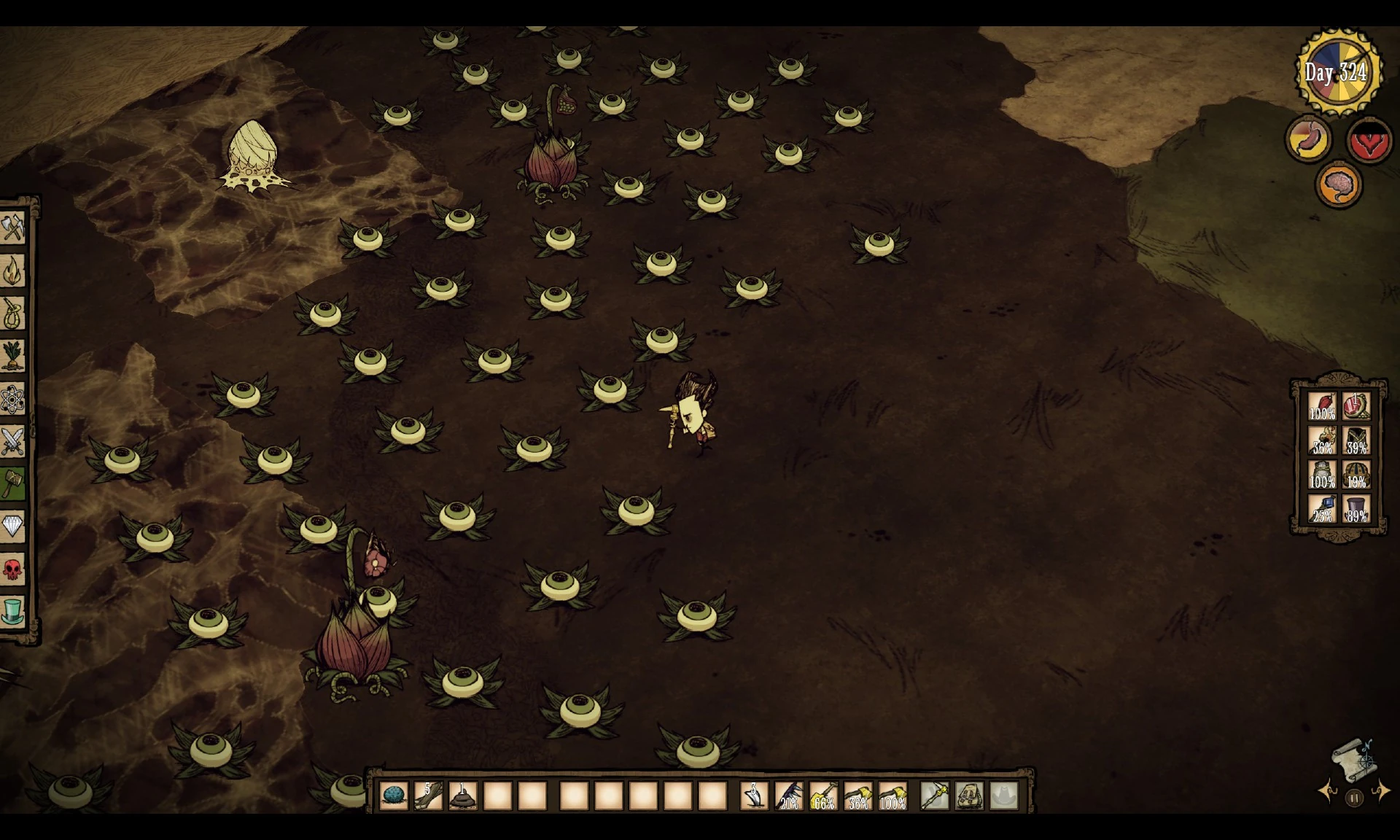This screenshot has width=1400, height=840.
Task: Rotate the camera with the right arrow
Action: (x=1381, y=792)
